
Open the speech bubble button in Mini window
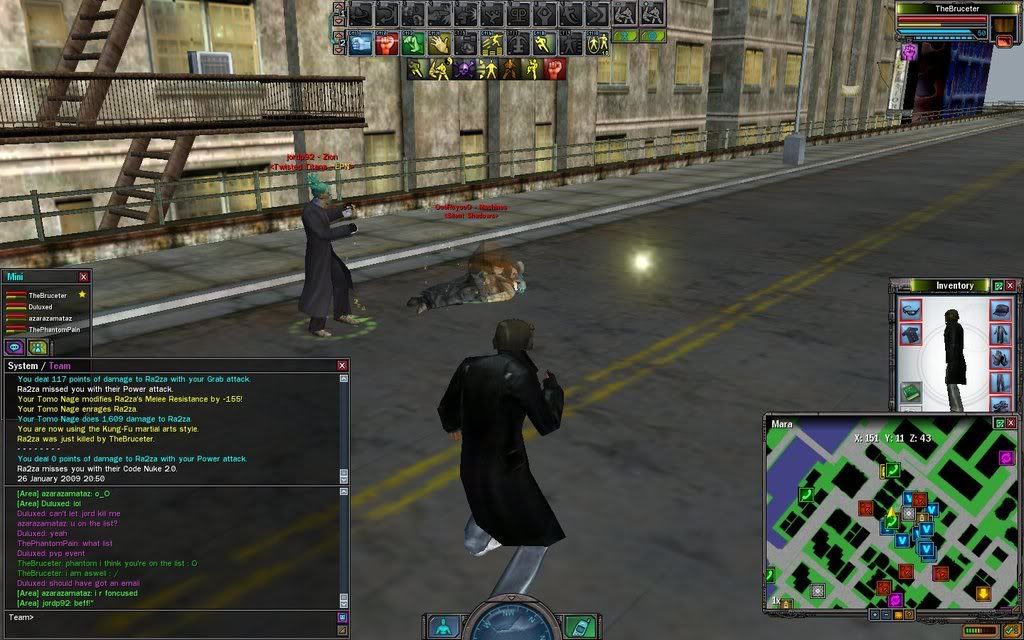click(15, 347)
